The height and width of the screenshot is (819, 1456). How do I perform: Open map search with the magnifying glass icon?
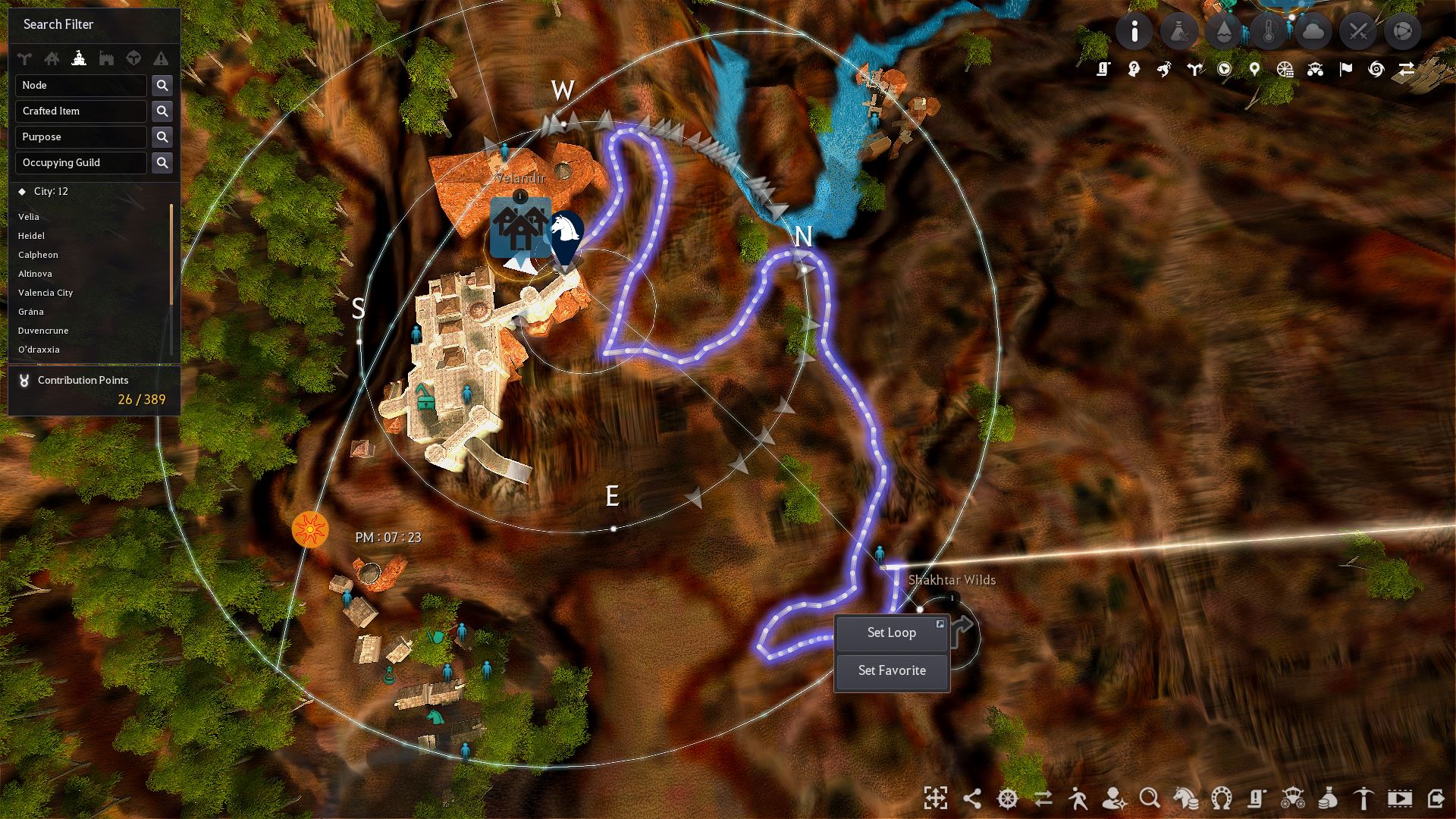coord(1149,799)
